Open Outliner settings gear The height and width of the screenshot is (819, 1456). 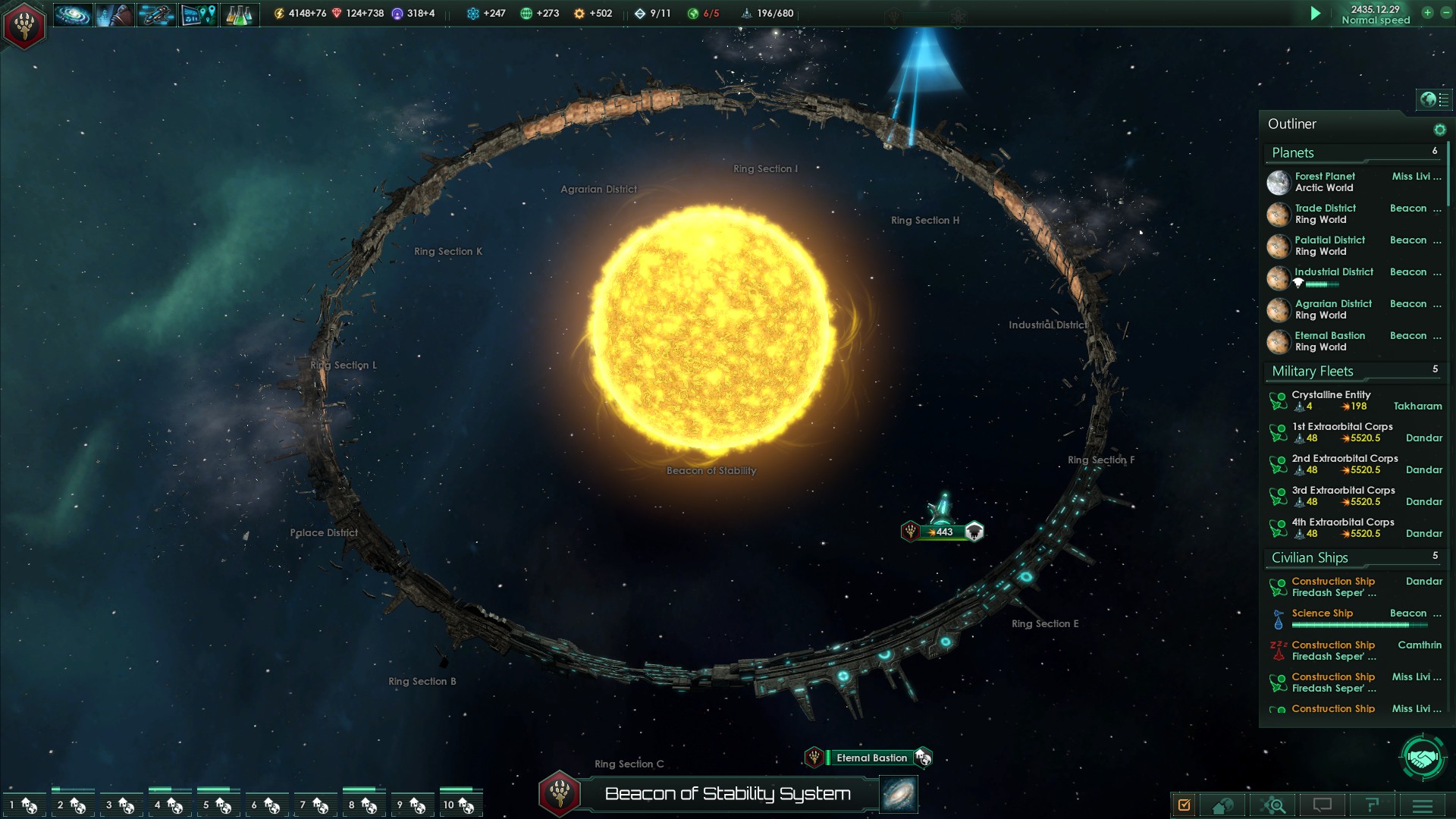pos(1439,130)
